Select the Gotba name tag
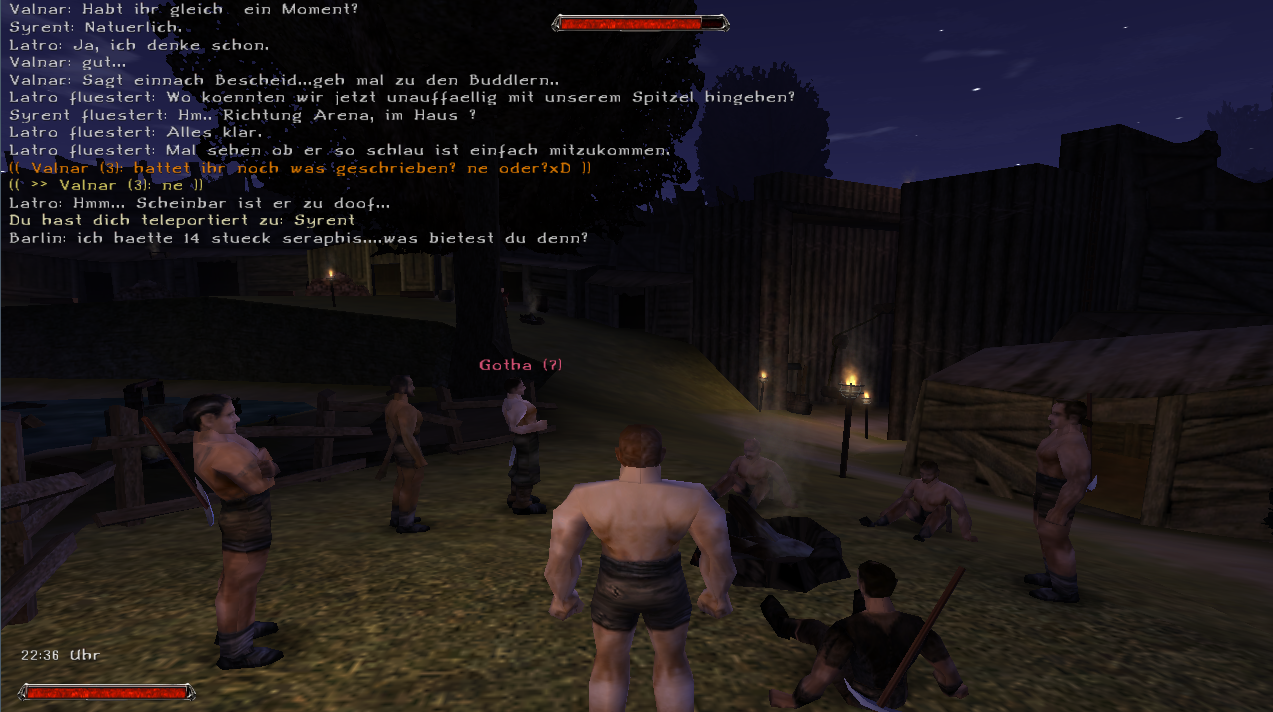 coord(520,365)
